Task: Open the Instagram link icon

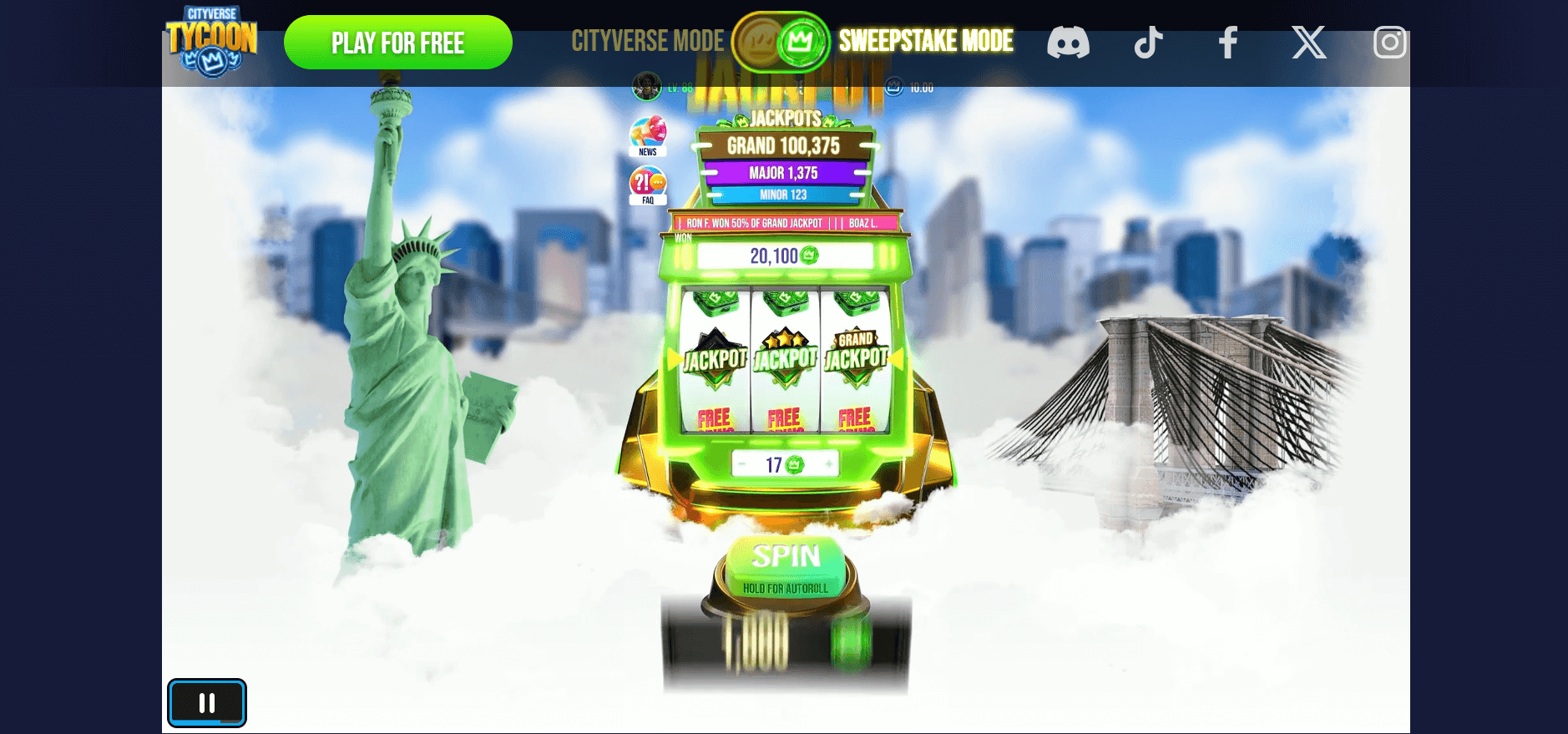Action: 1389,42
